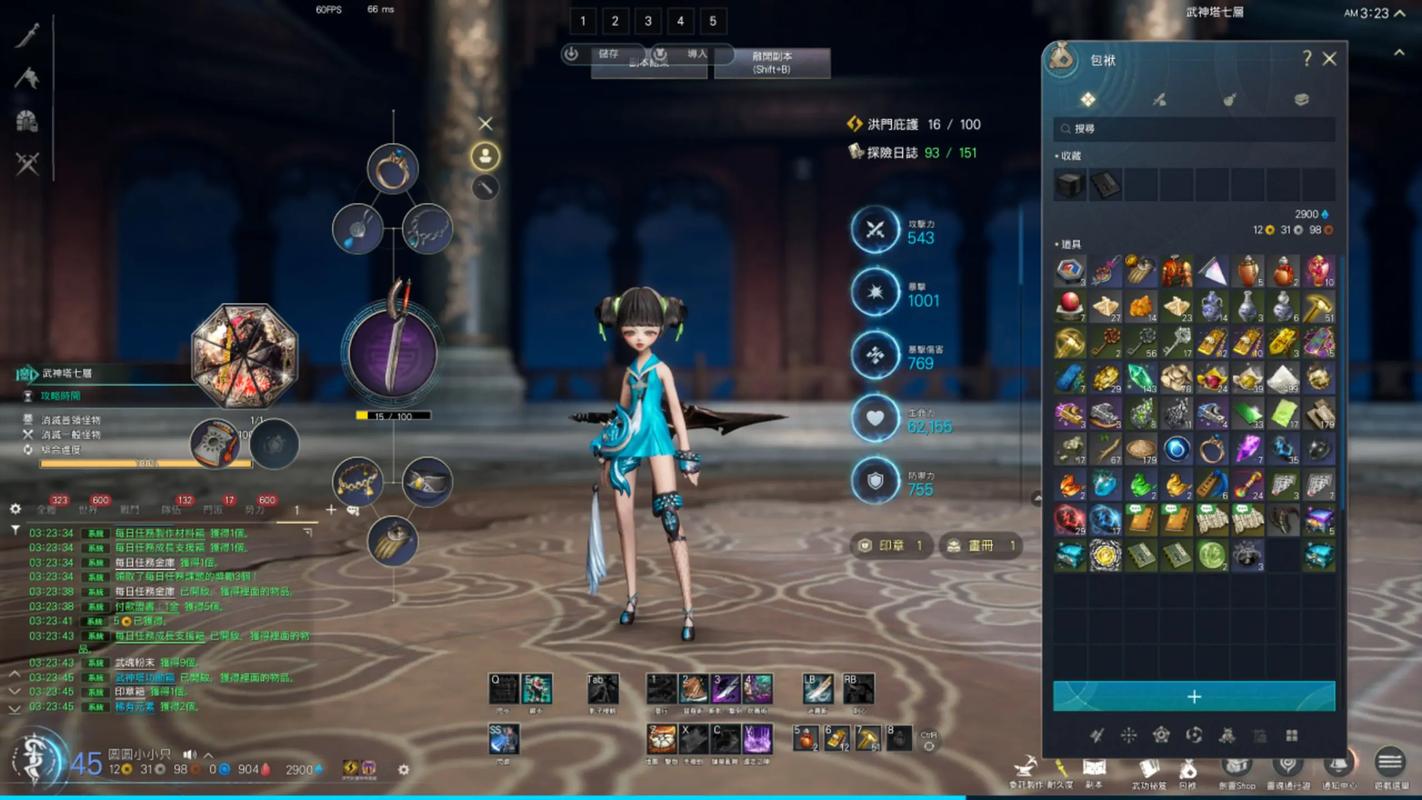This screenshot has height=800, width=1422.
Task: Click the 搜尋 search field in the bag
Action: [x=1194, y=129]
